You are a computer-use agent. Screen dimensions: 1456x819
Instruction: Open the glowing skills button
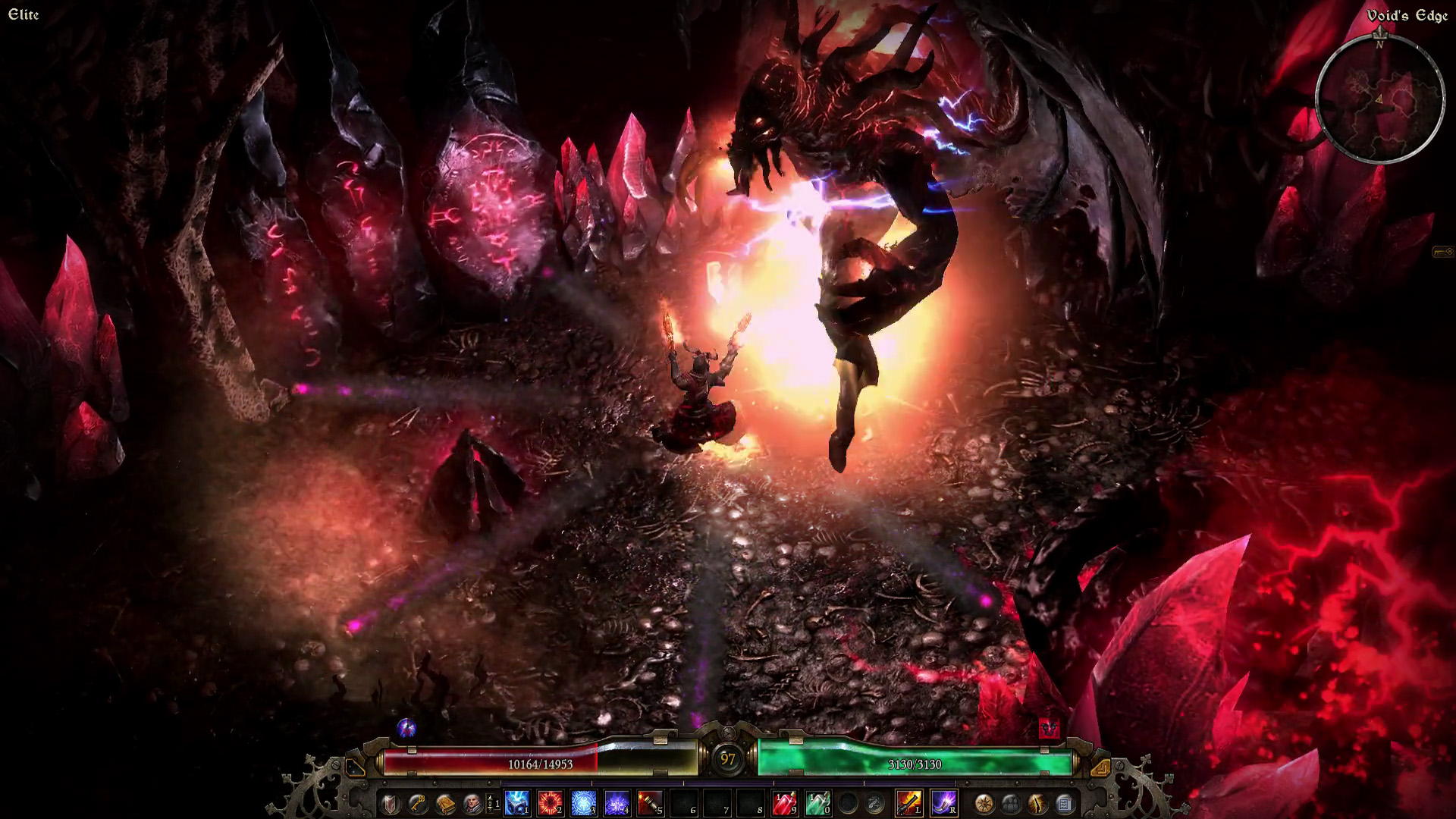coord(1037,803)
